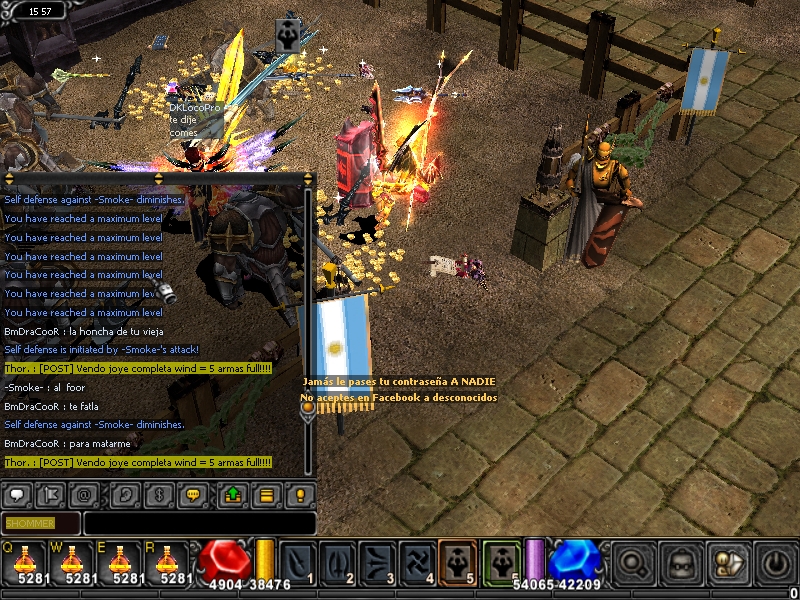This screenshot has width=800, height=600.
Task: Toggle the ear whisper button
Action: coord(123,494)
